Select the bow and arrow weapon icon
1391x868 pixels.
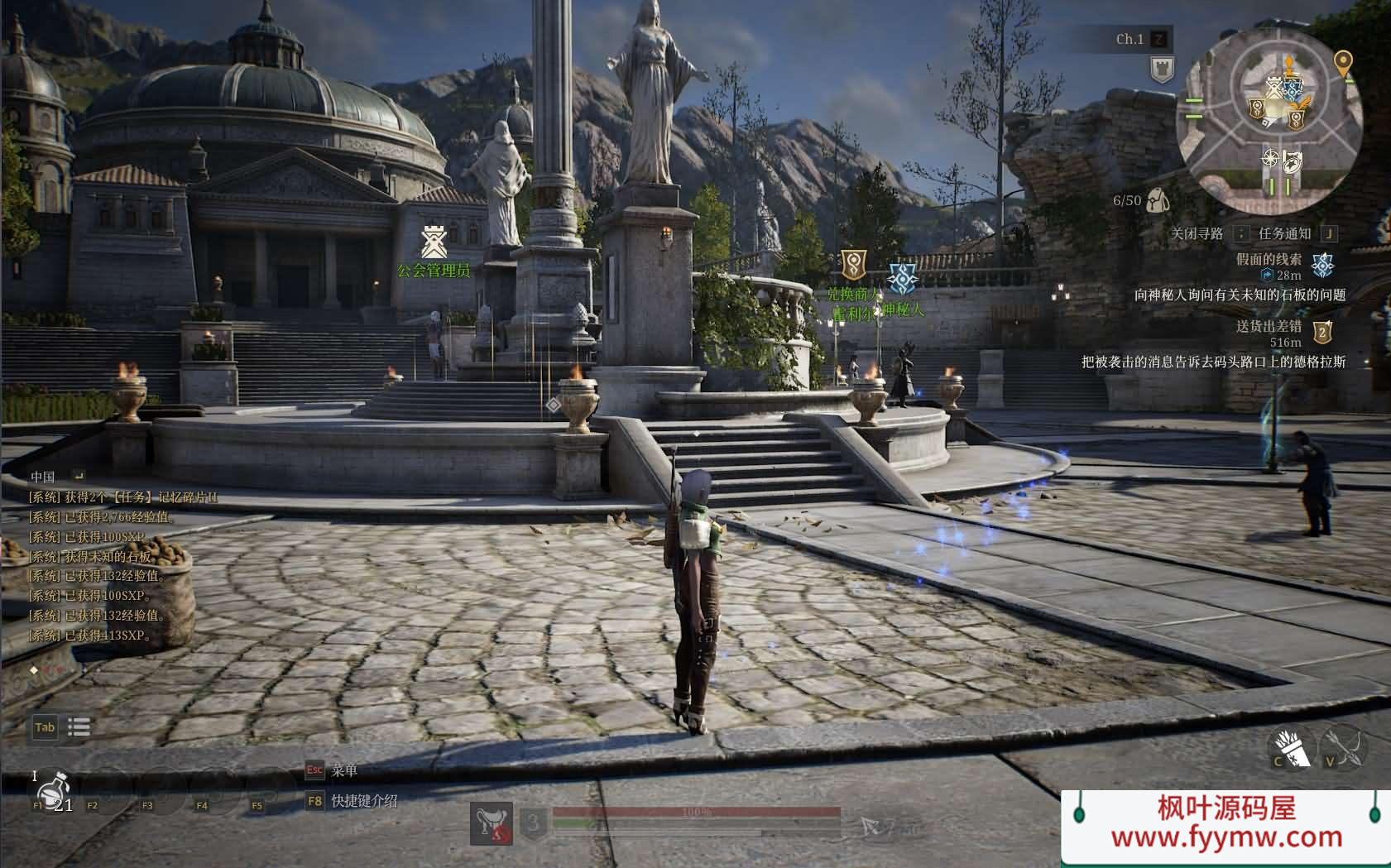pos(1343,746)
